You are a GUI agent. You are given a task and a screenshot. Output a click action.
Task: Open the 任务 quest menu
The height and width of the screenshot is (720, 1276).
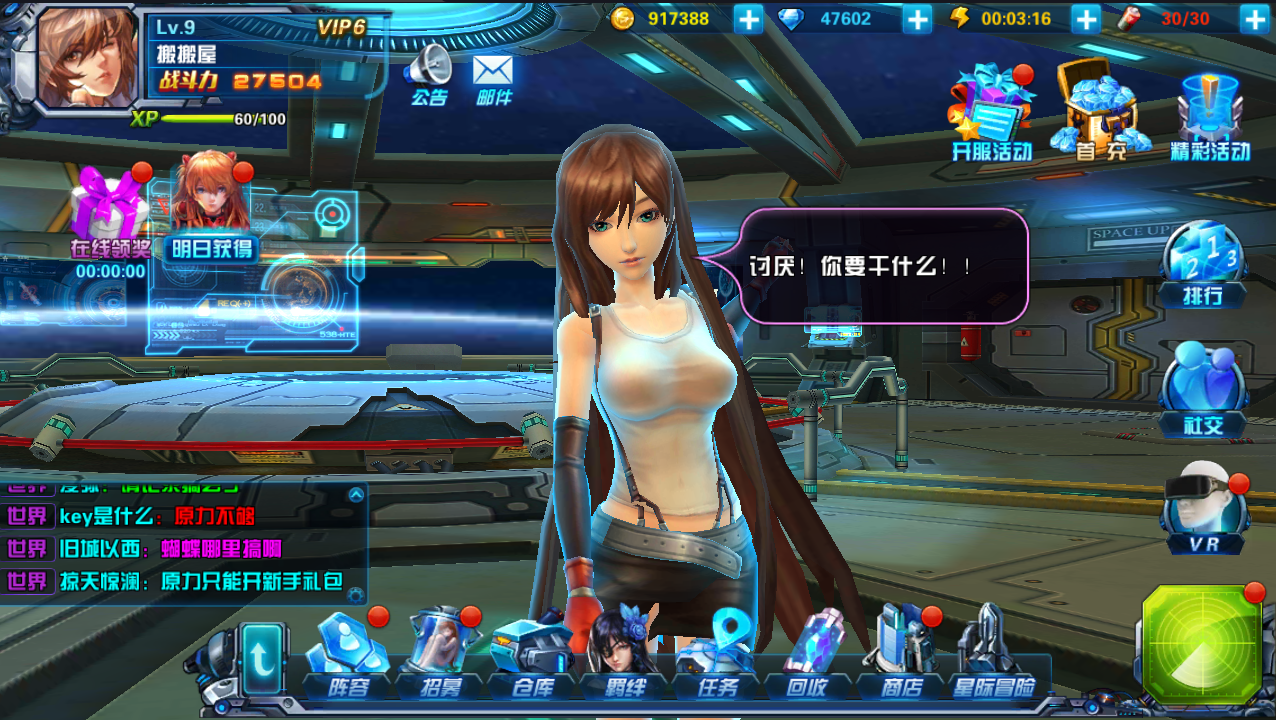716,655
